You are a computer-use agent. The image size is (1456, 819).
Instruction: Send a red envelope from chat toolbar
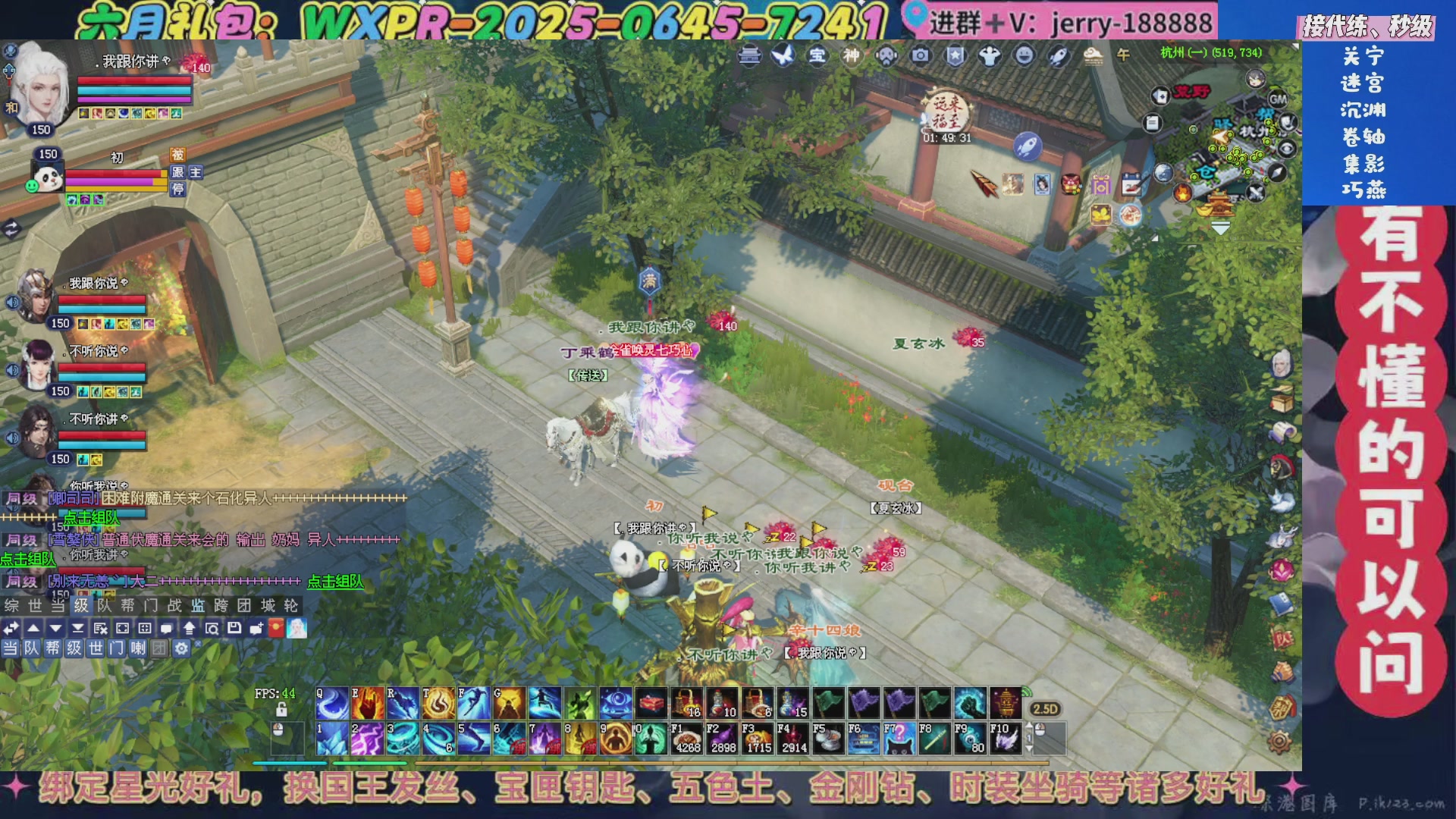click(x=275, y=629)
